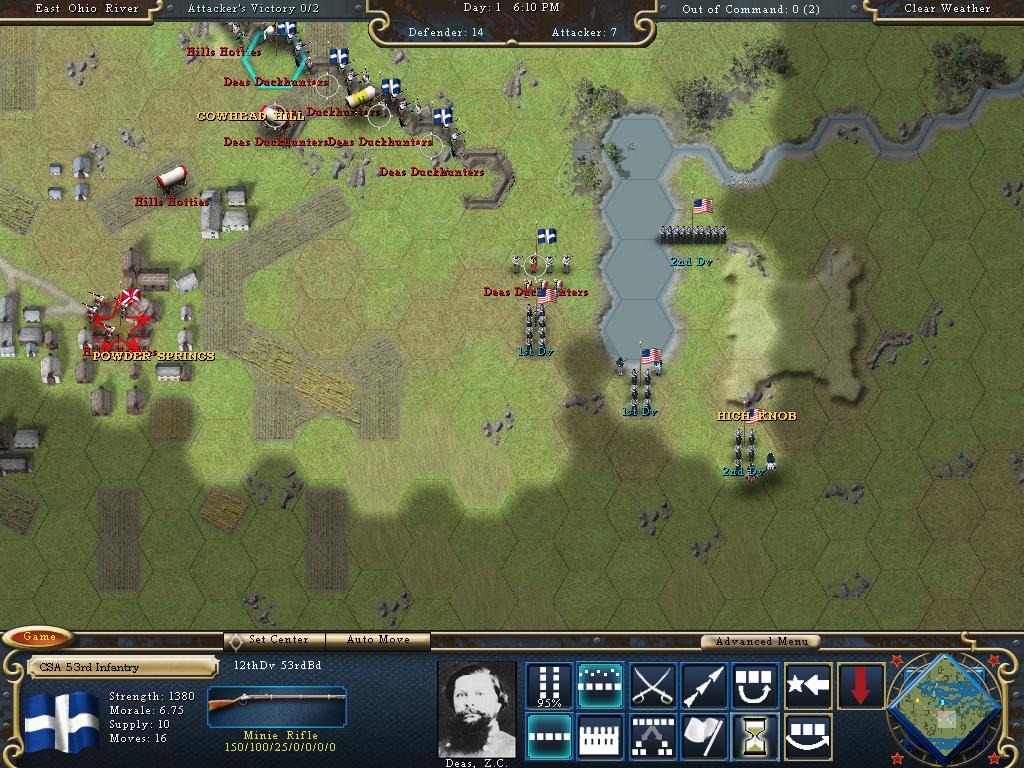
Task: Select the column formation icon showing 95%
Action: (x=549, y=685)
